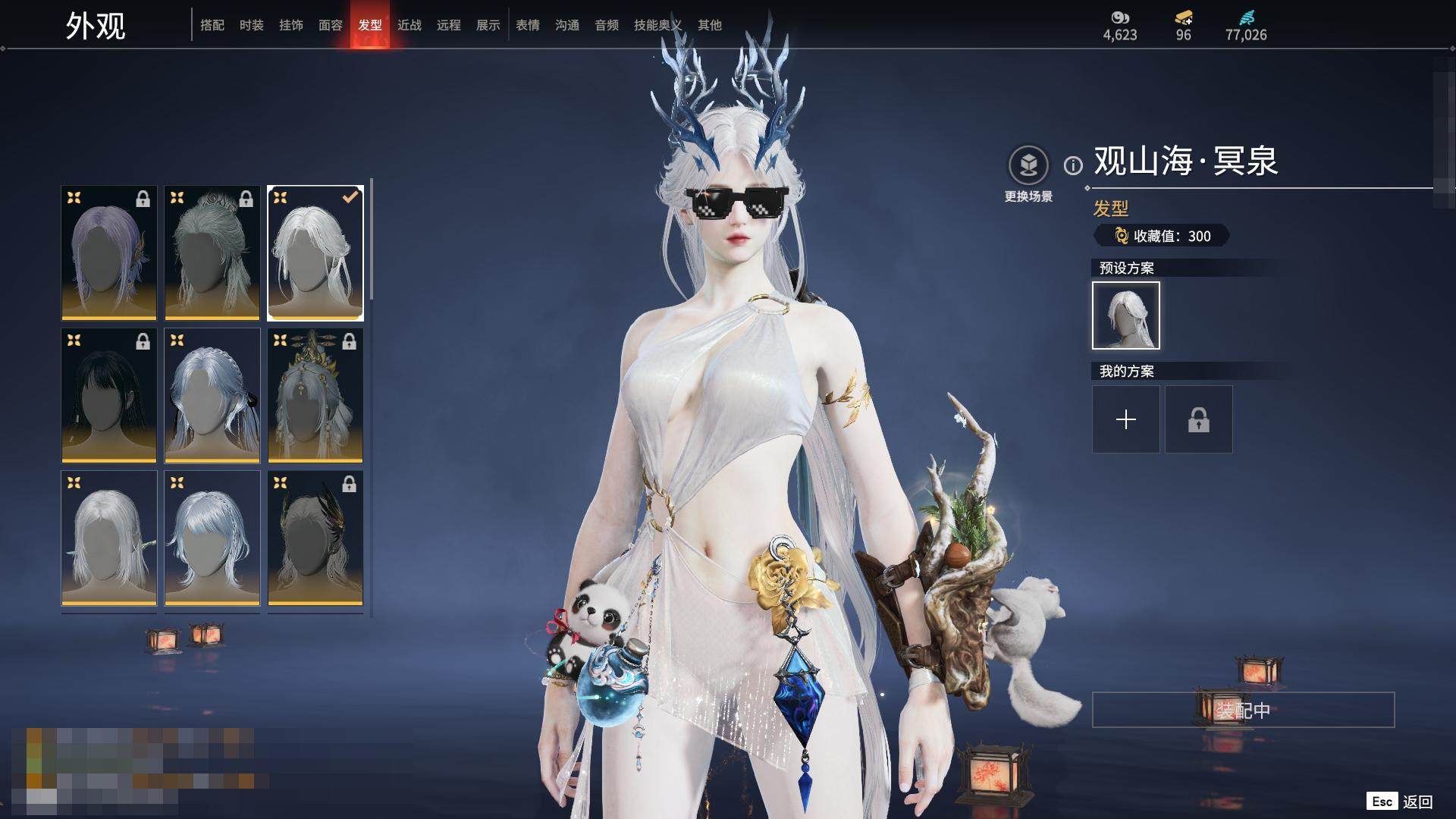Switch to the 搭配 tab
This screenshot has width=1456, height=819.
coord(212,25)
